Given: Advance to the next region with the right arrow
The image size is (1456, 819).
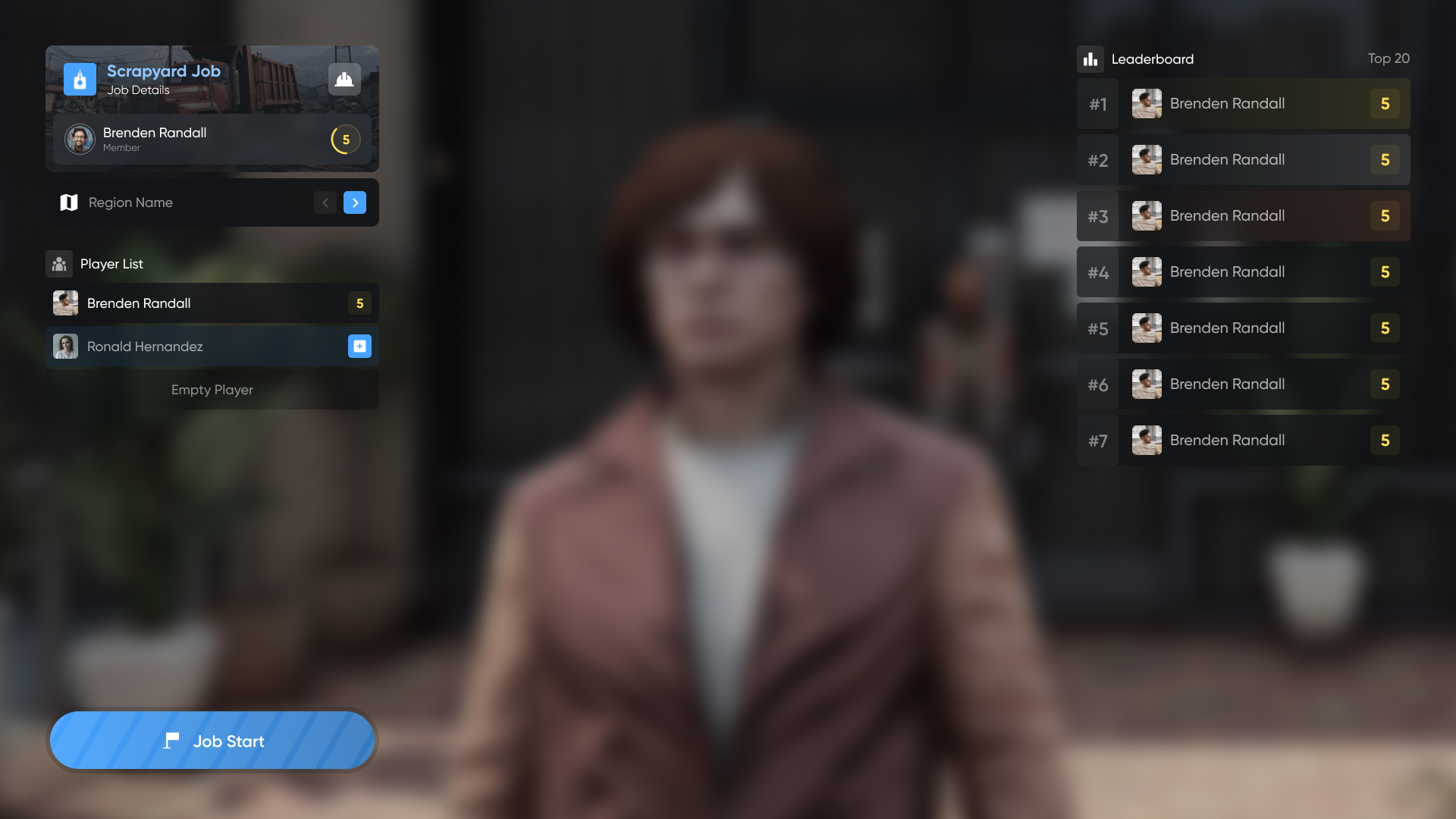Looking at the screenshot, I should coord(354,202).
